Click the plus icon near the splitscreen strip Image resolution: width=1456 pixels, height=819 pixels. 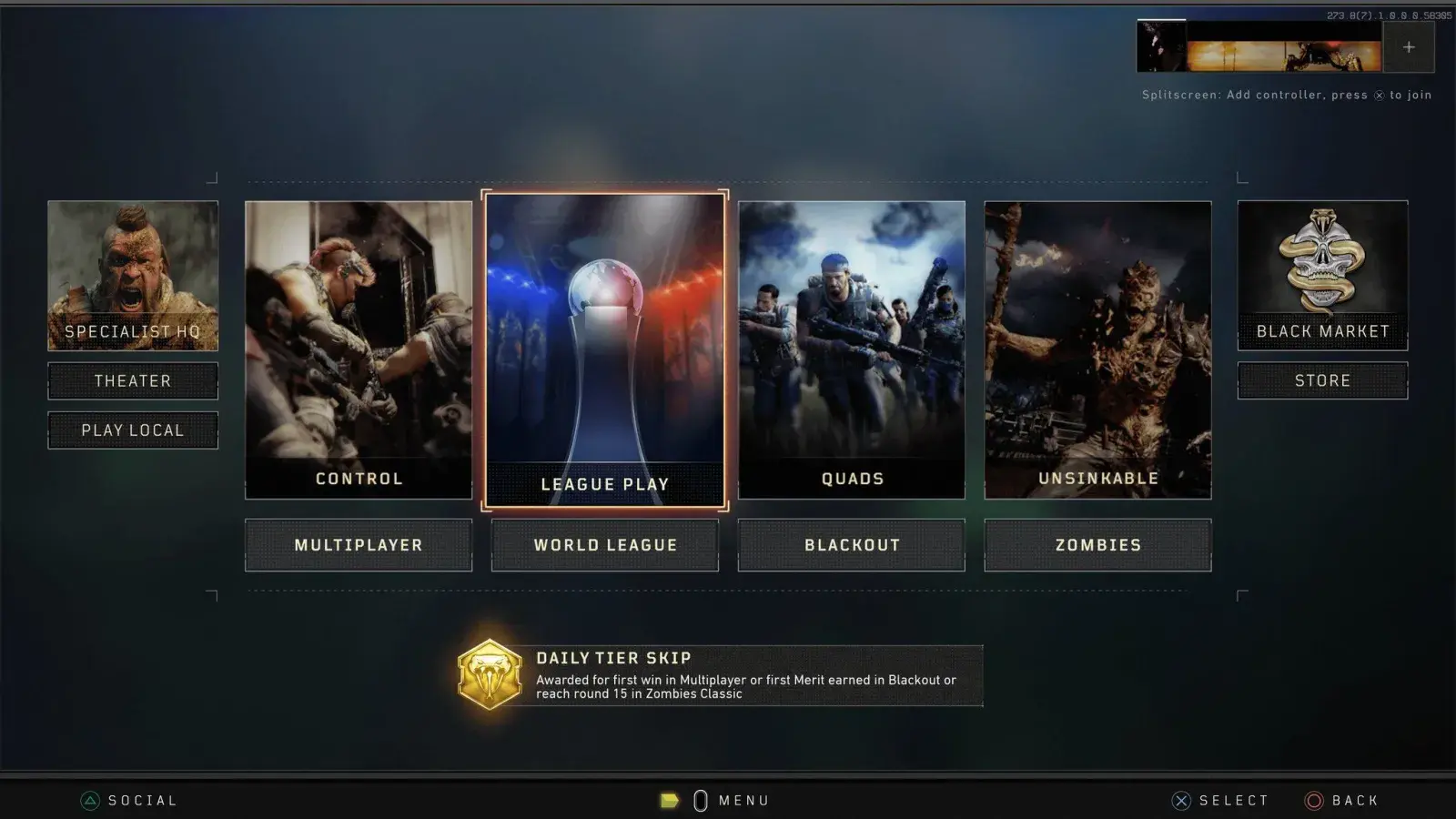tap(1409, 47)
